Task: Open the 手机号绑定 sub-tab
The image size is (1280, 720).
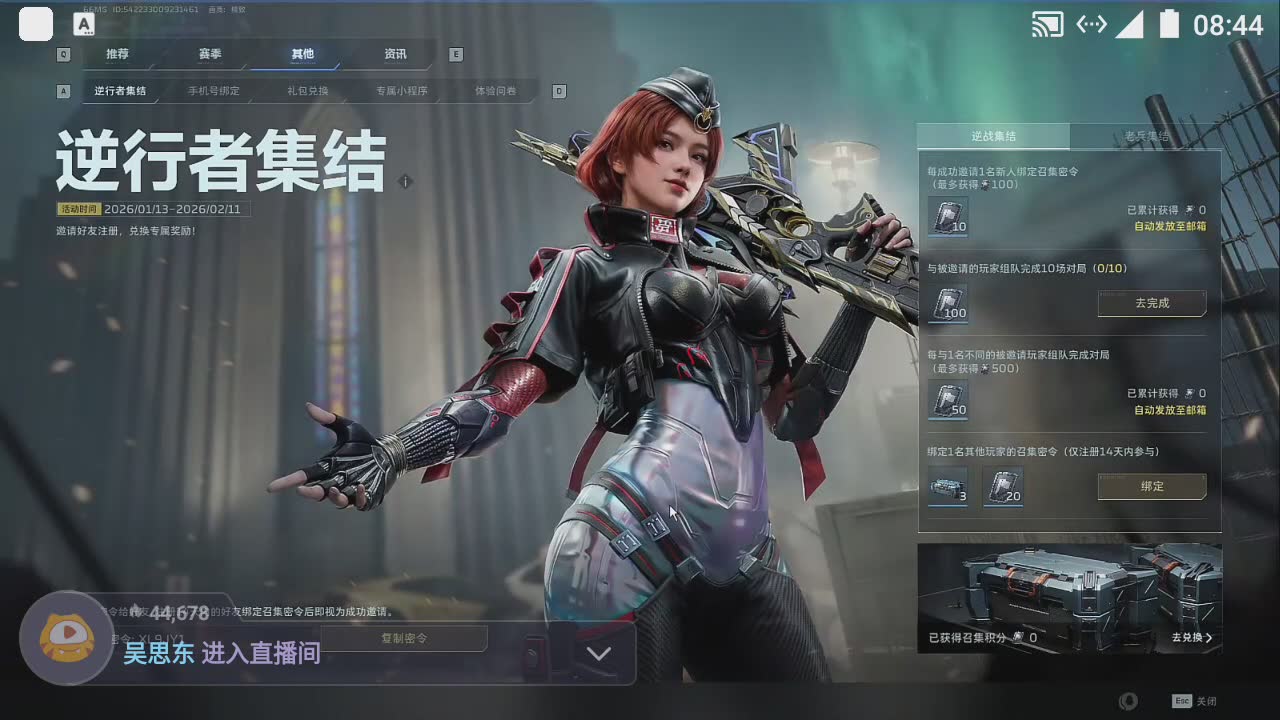Action: [214, 91]
